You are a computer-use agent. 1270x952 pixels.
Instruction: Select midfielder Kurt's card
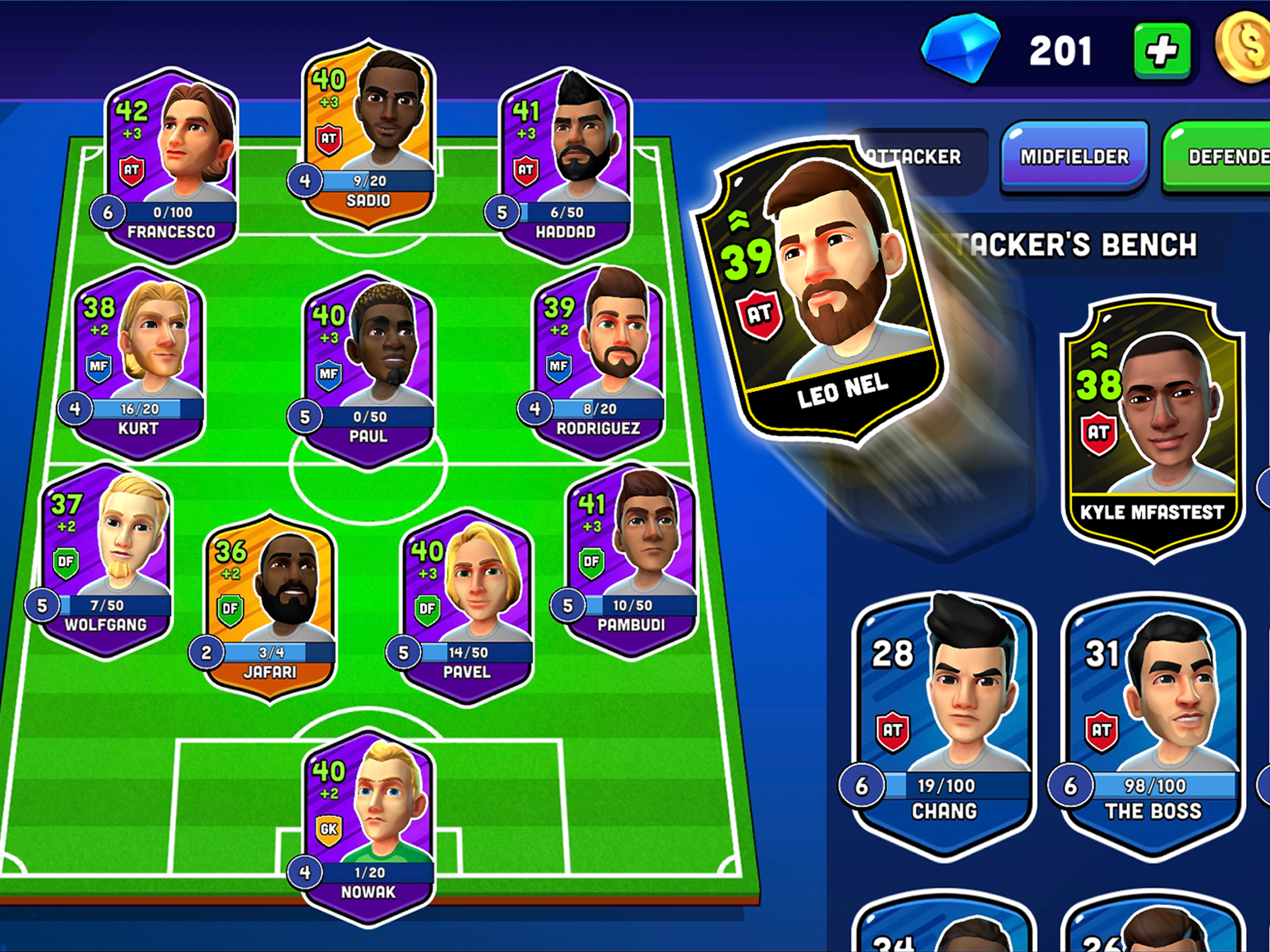pos(139,362)
